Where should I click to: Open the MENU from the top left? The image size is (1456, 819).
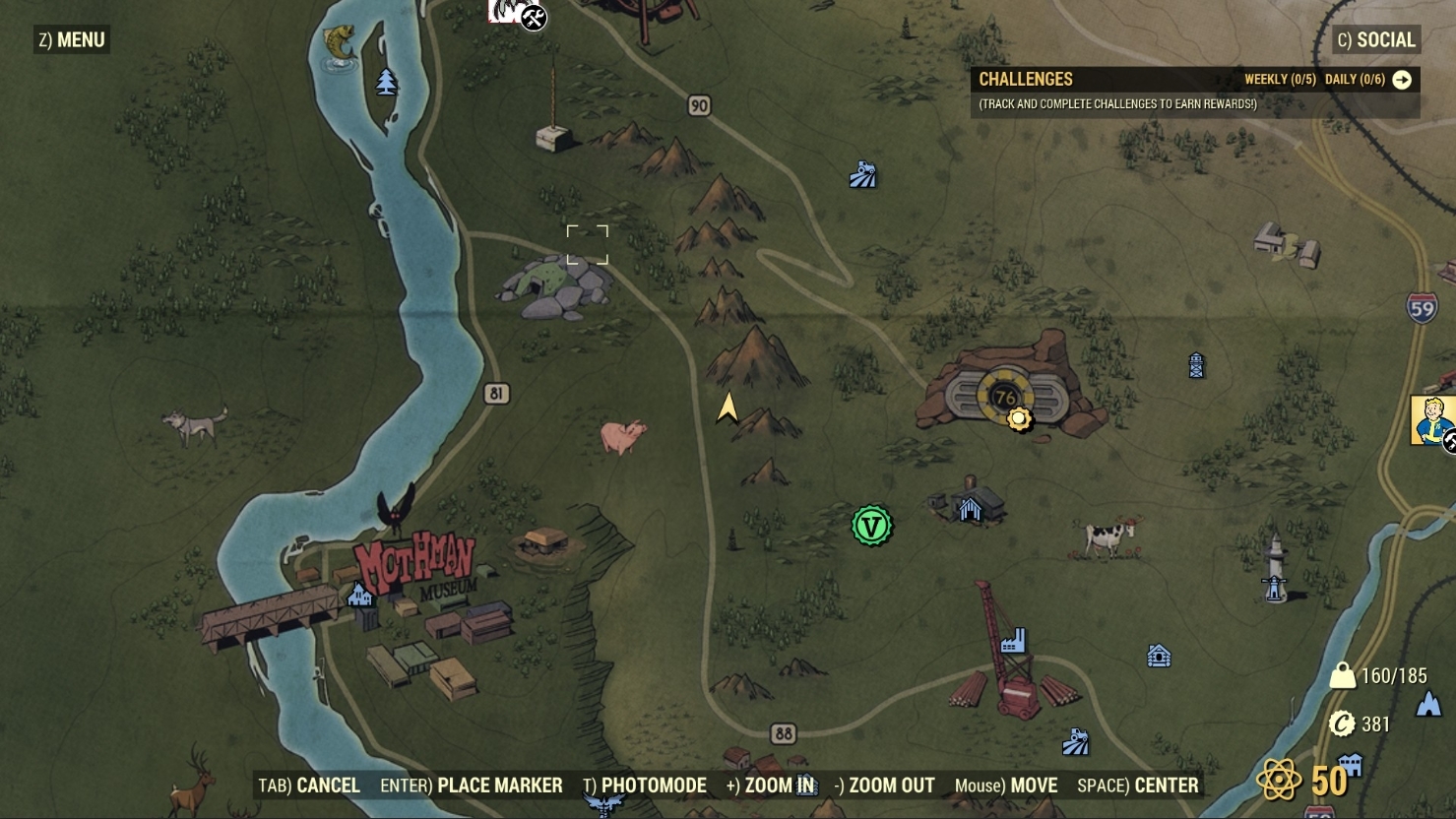[71, 39]
